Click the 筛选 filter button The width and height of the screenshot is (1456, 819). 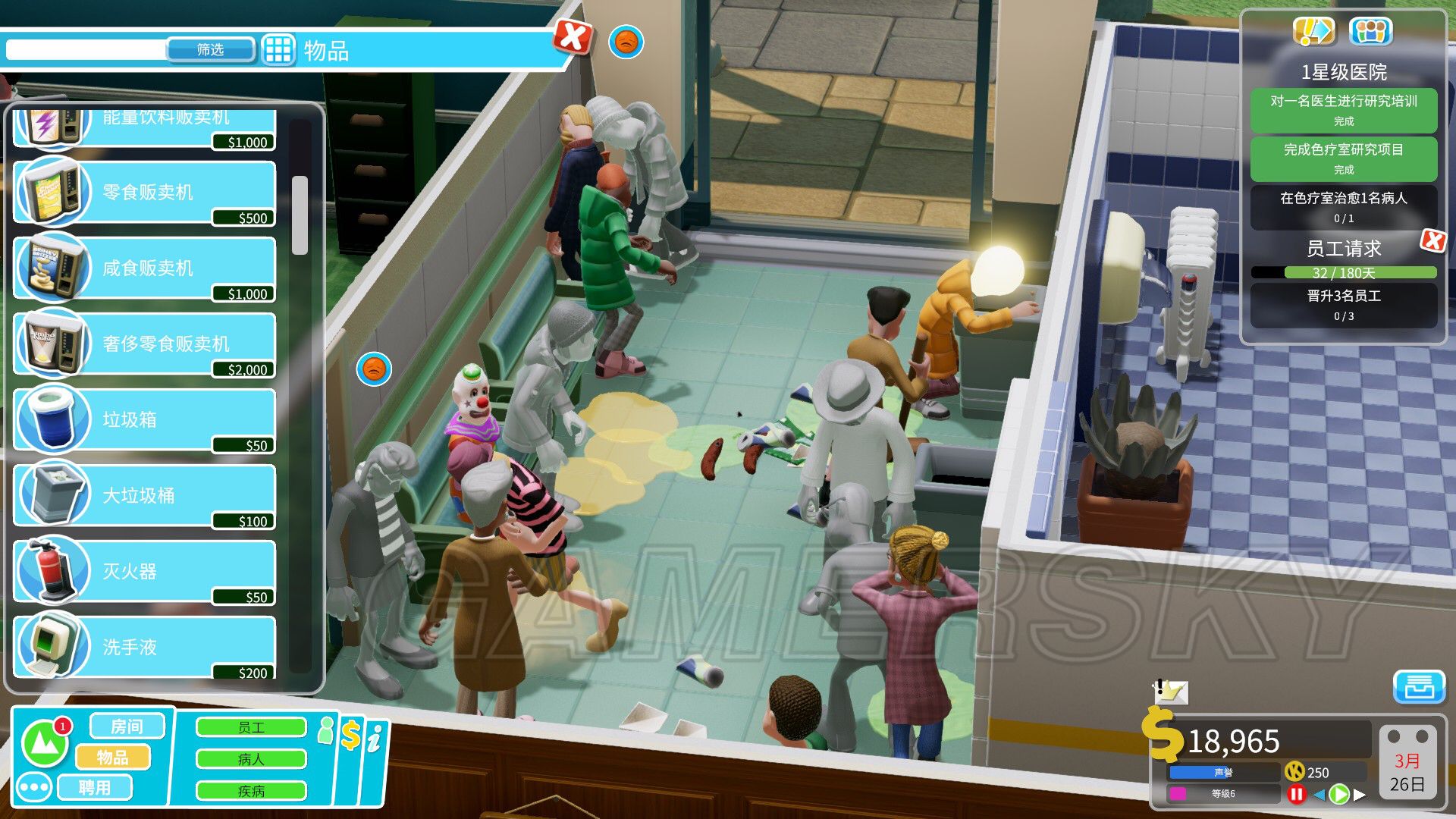pos(210,50)
